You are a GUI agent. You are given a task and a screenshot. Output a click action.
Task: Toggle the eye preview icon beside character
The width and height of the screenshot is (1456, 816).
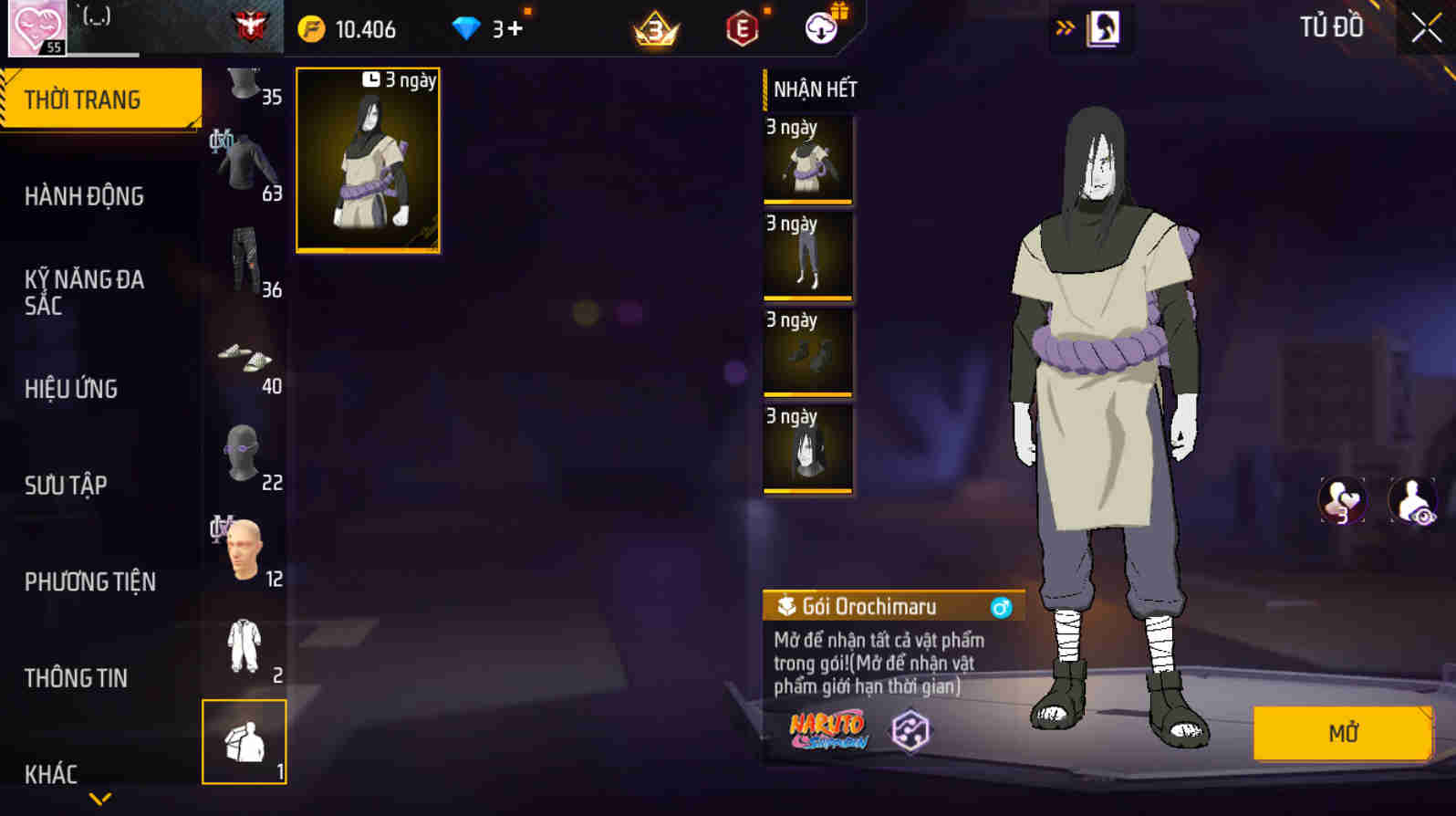(1411, 500)
